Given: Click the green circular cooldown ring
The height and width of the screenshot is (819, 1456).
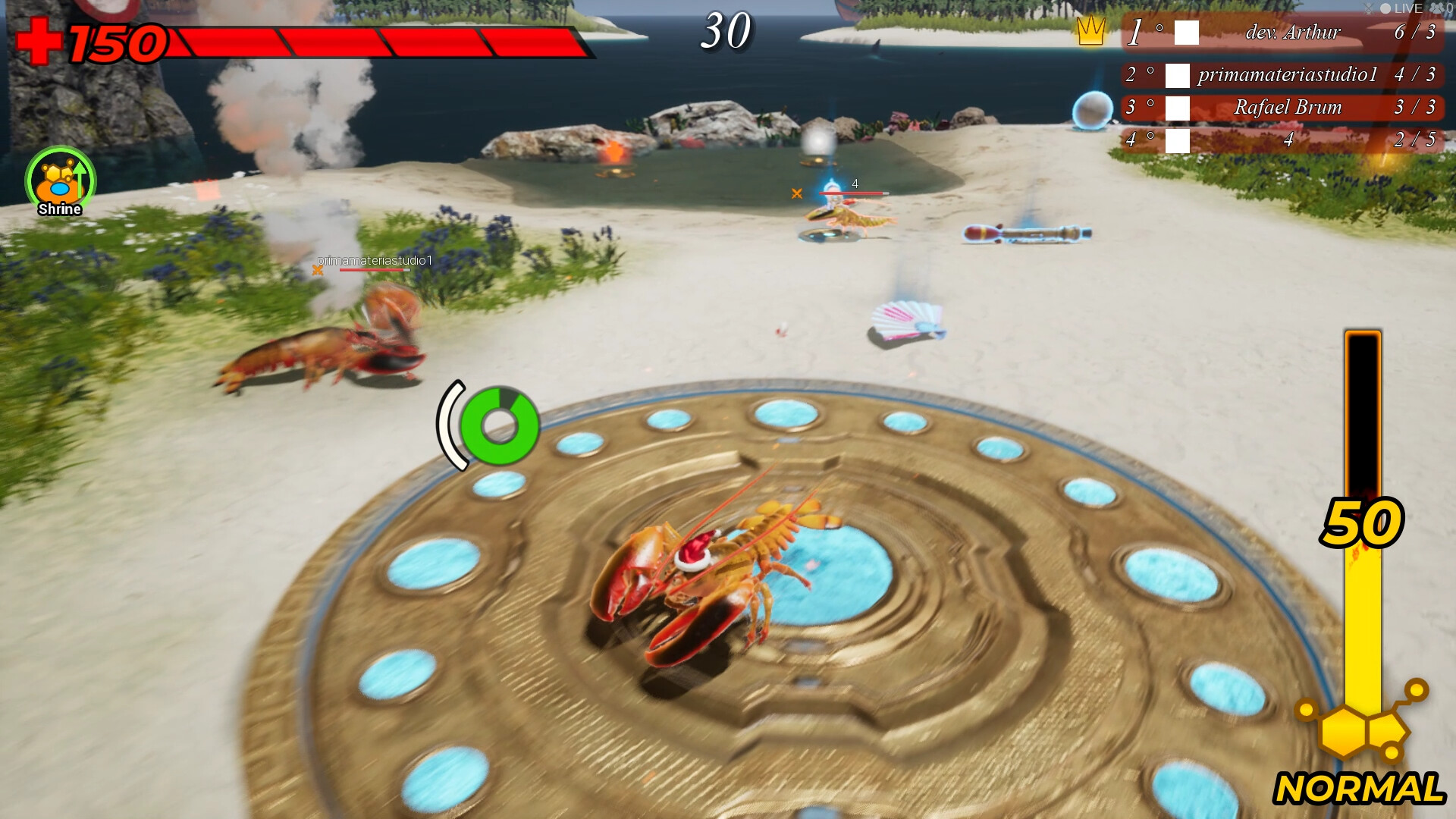Looking at the screenshot, I should click(x=499, y=425).
